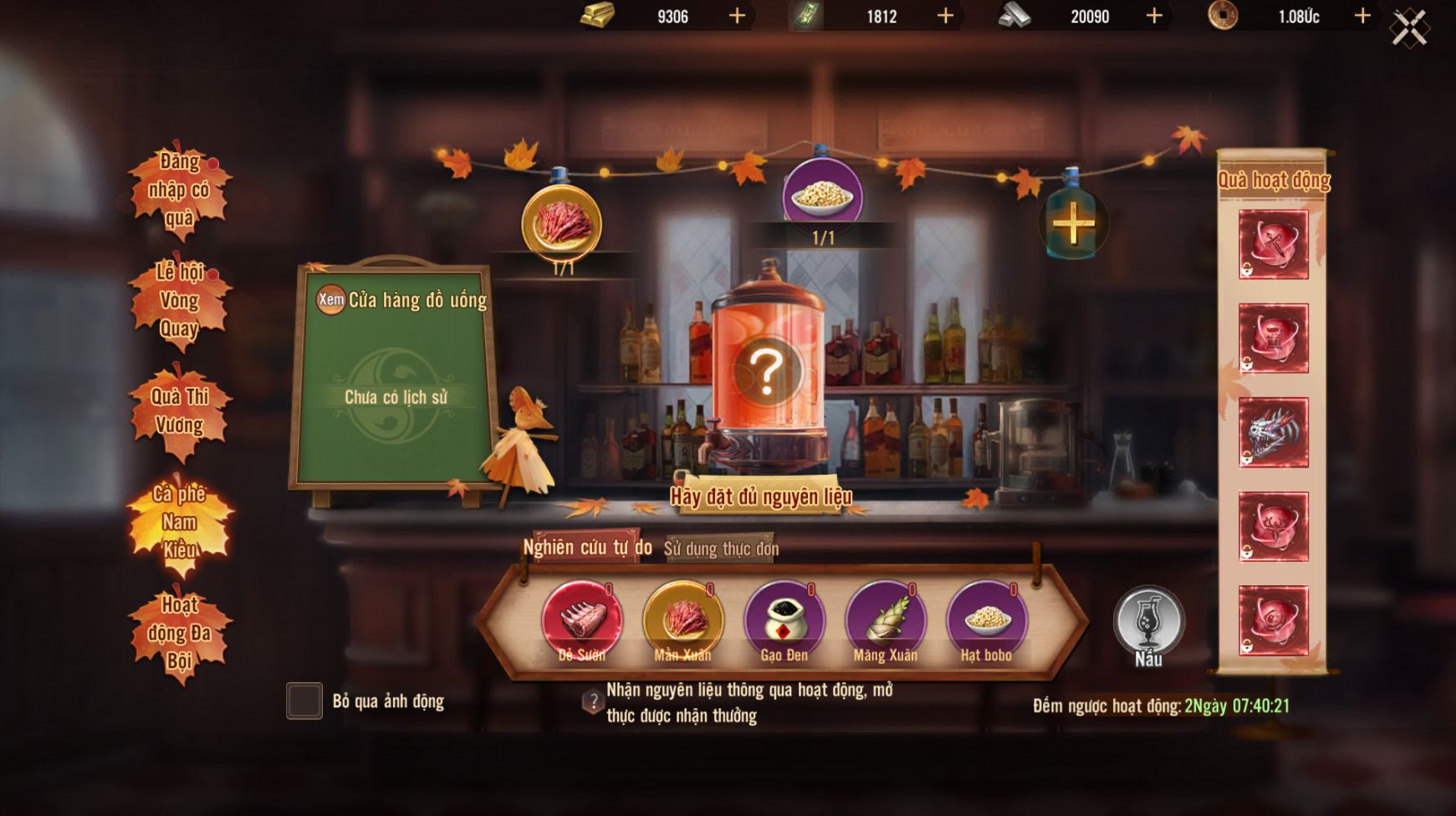Screen dimensions: 1456x816
Task: Select the Cà phê Nam Kiều tab
Action: coord(179,522)
